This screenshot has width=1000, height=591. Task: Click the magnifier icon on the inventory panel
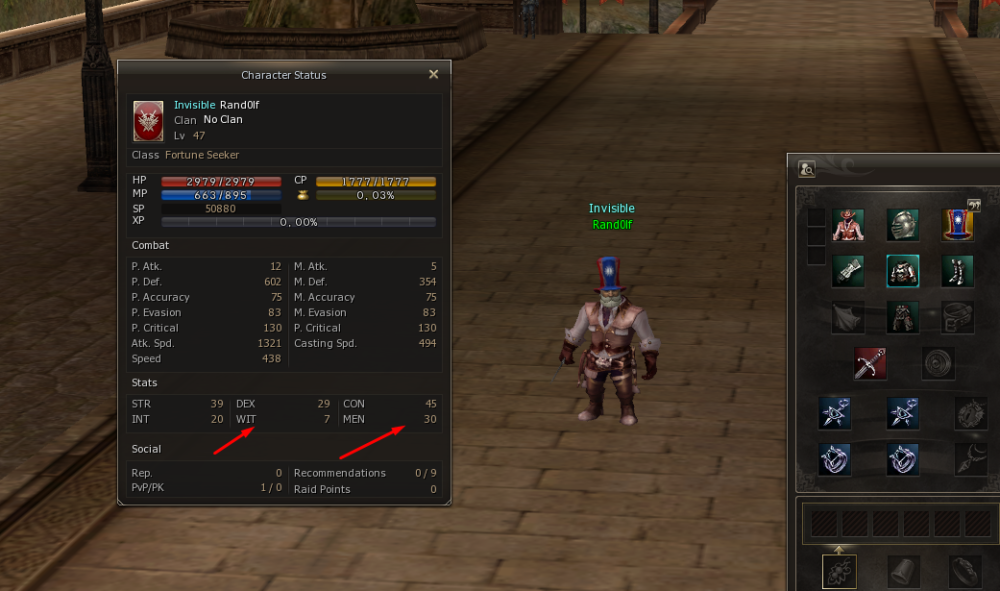(807, 169)
